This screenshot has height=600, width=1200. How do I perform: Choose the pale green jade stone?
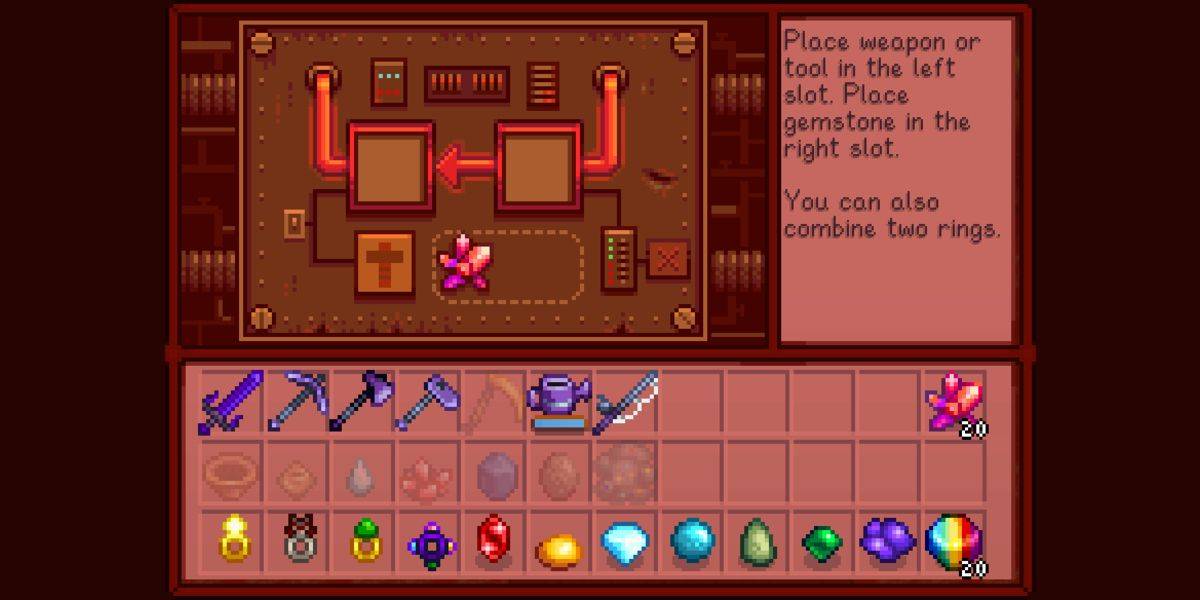(757, 542)
